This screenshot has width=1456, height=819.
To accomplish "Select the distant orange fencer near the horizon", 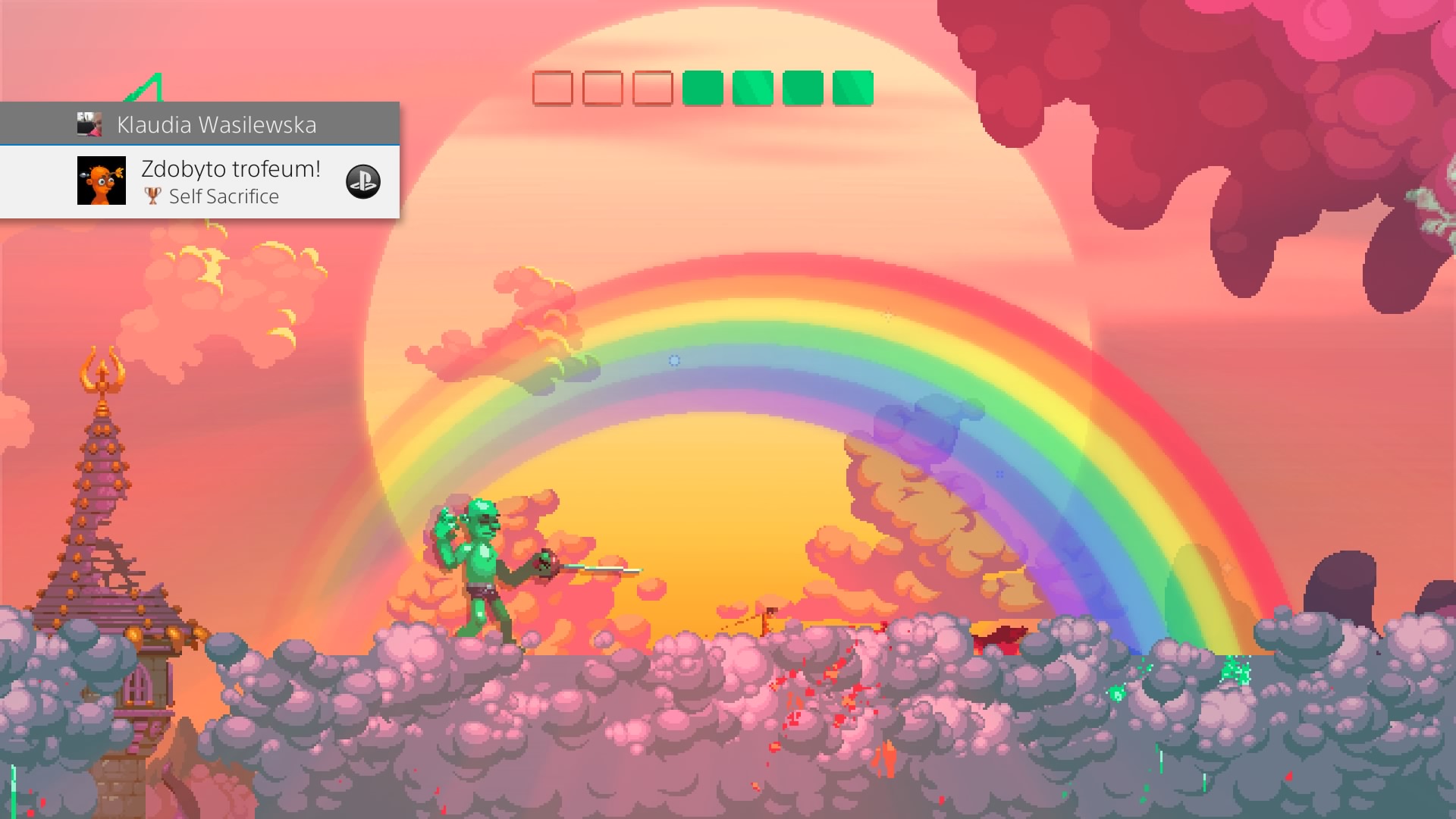I will point(768,621).
